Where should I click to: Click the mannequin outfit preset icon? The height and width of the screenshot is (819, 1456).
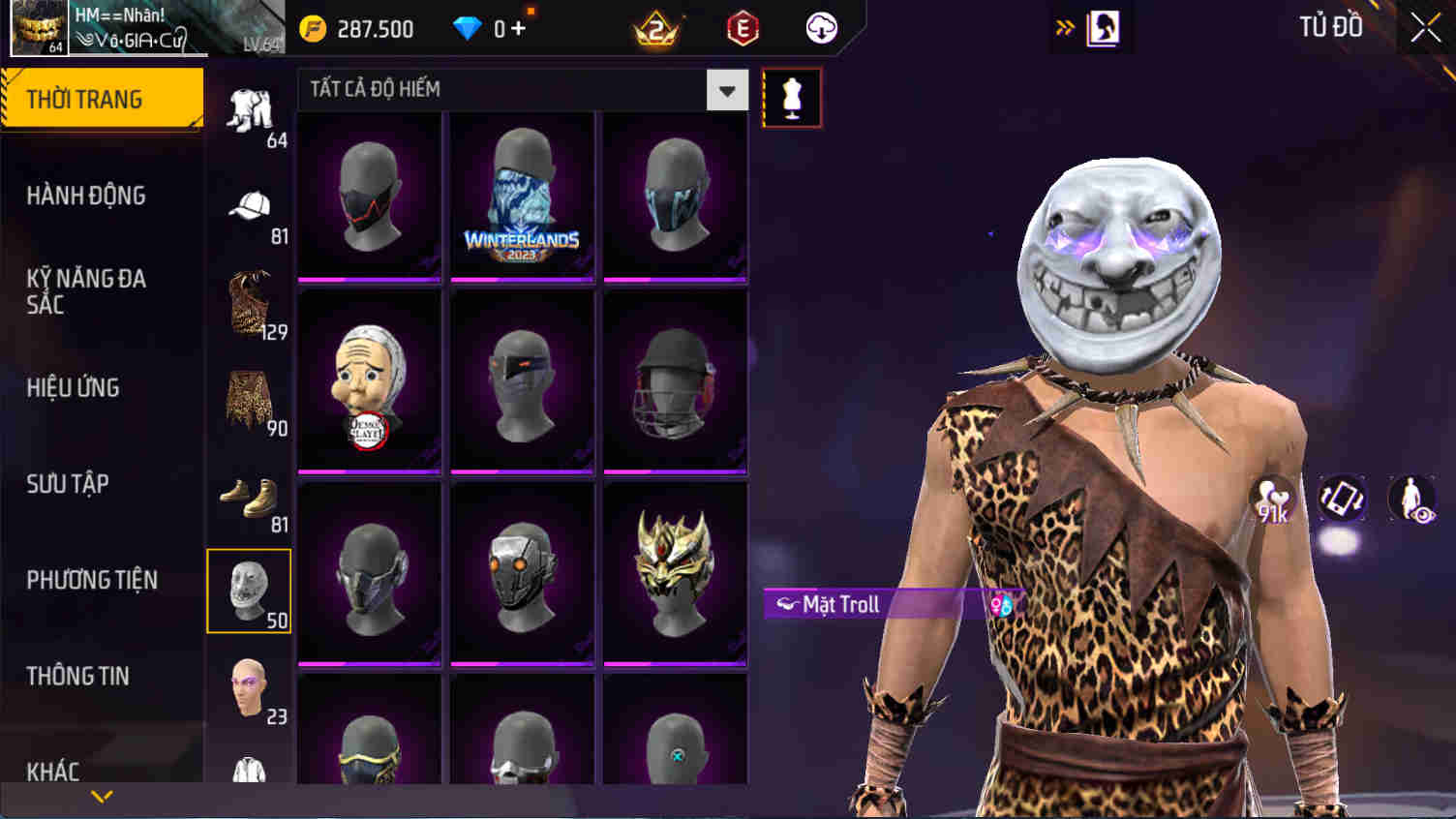click(791, 96)
